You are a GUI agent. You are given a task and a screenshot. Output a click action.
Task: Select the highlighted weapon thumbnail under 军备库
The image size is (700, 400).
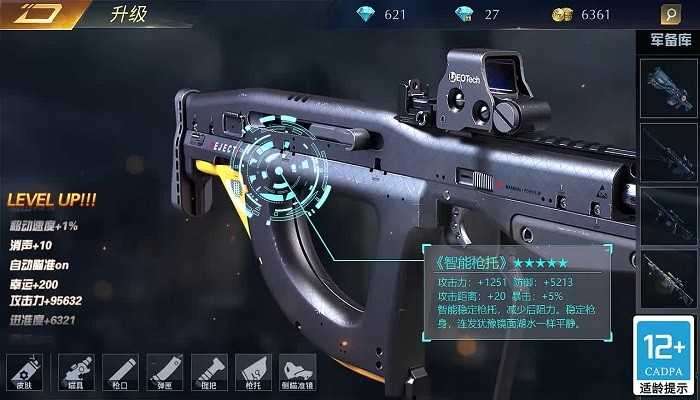tap(669, 87)
